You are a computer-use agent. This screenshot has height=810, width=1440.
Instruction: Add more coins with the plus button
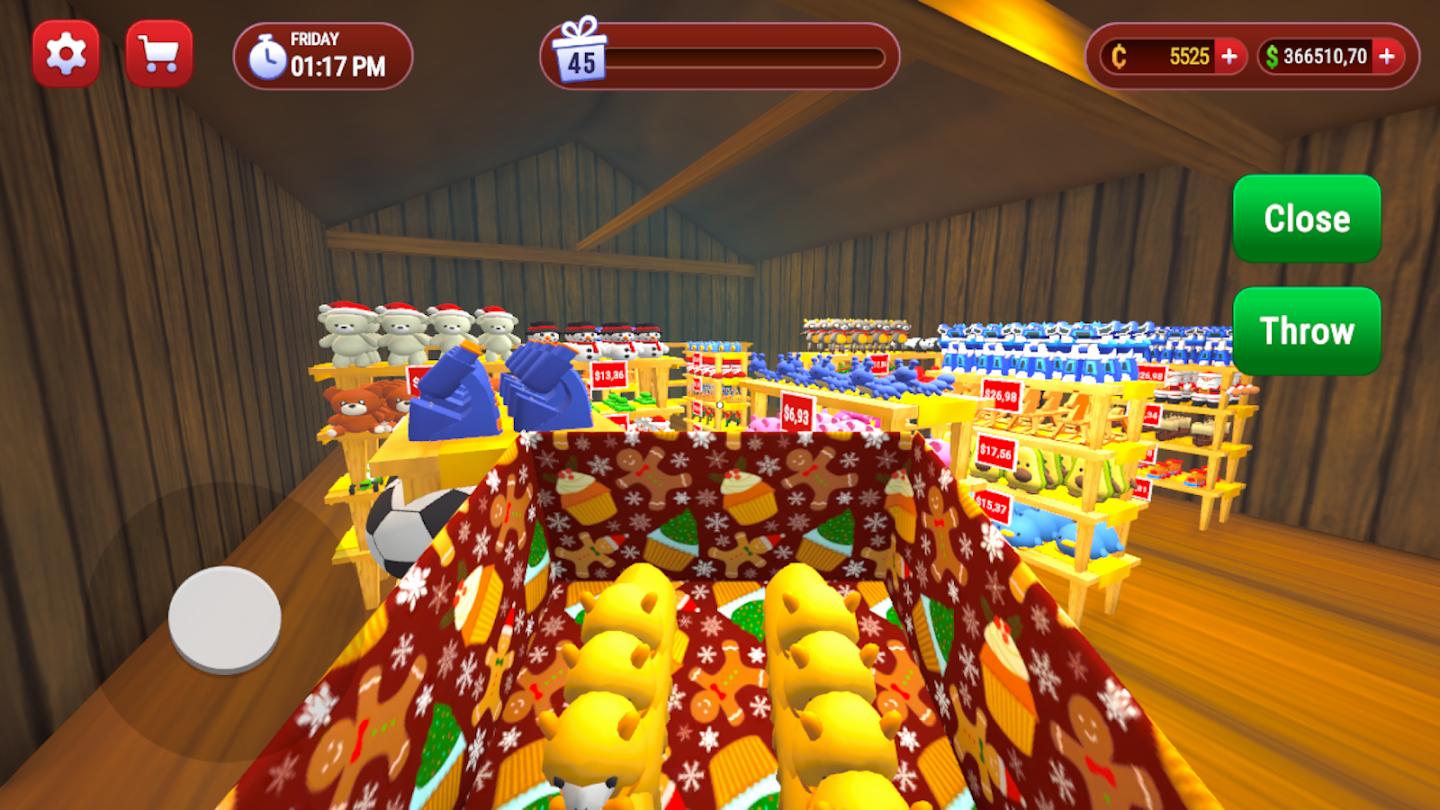pyautogui.click(x=1229, y=57)
